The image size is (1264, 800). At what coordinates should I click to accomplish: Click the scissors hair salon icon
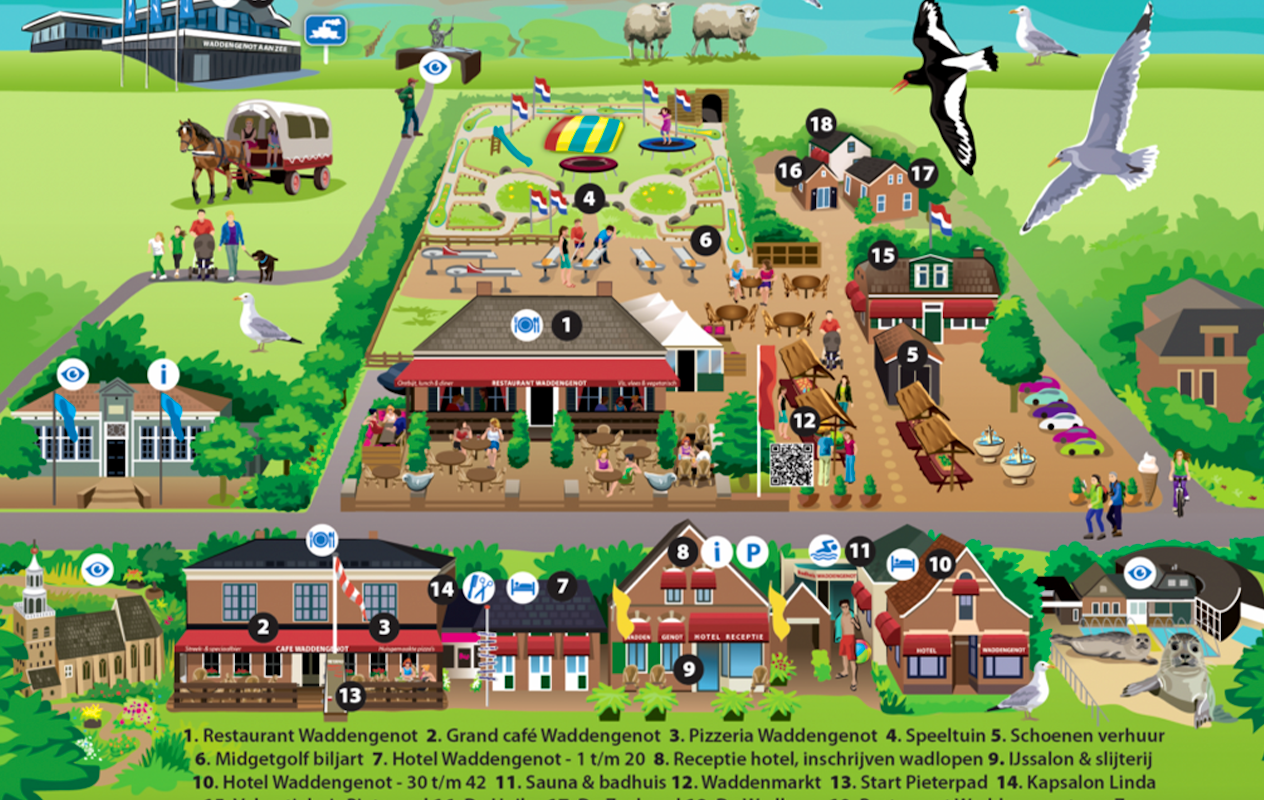[x=479, y=587]
